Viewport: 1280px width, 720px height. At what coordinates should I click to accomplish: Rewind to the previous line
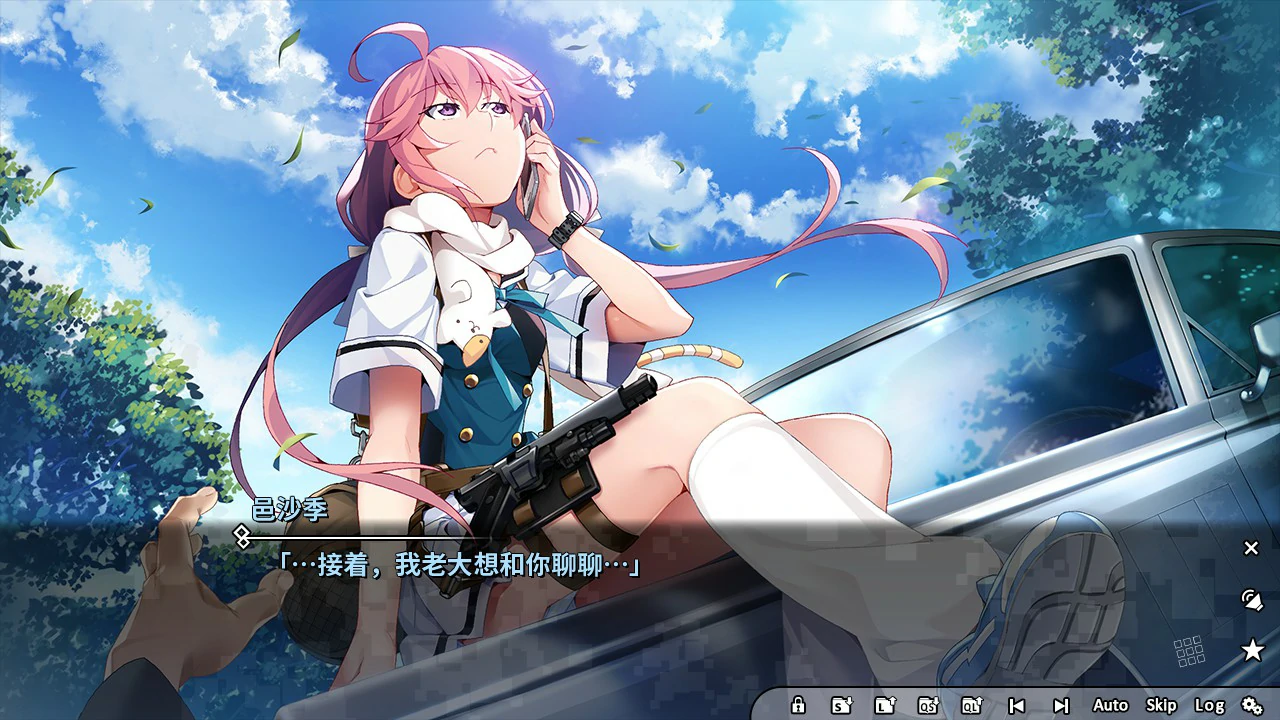pos(1019,705)
